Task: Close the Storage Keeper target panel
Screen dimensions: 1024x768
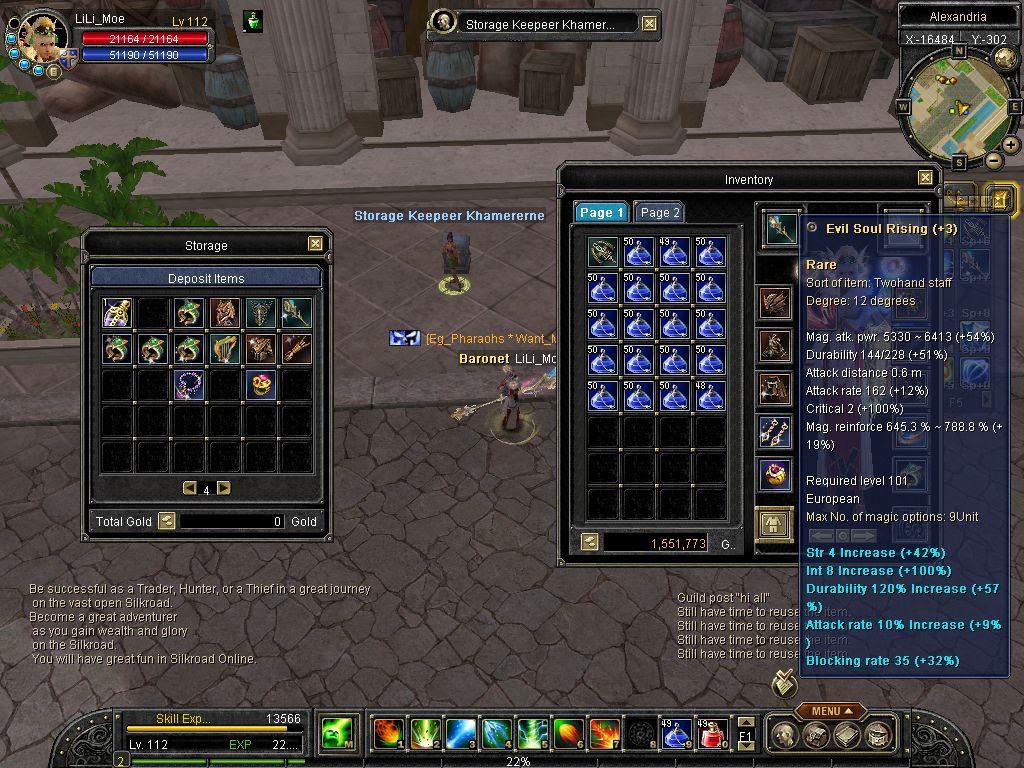Action: tap(649, 24)
